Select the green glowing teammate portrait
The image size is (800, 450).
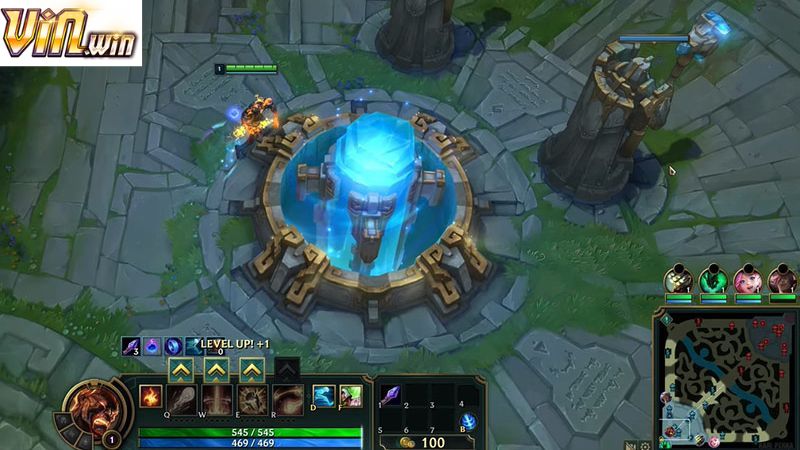click(712, 280)
